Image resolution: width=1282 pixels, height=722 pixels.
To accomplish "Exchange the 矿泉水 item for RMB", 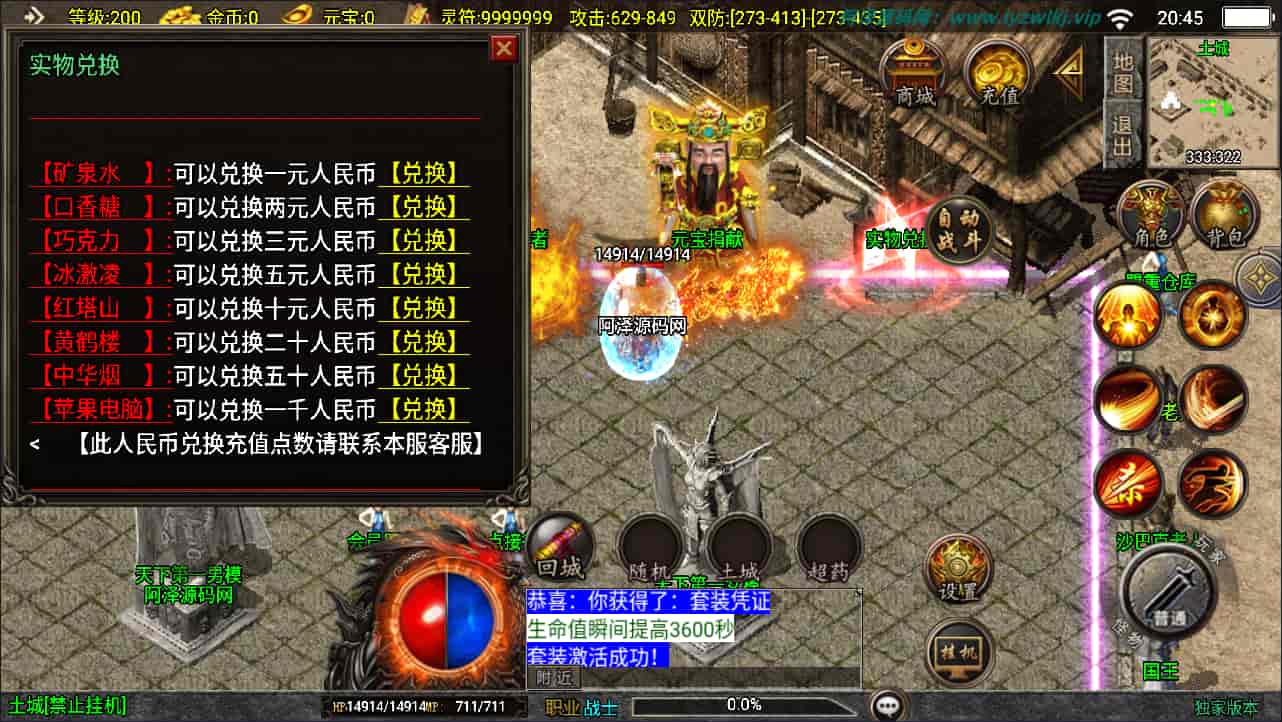I will tap(423, 173).
